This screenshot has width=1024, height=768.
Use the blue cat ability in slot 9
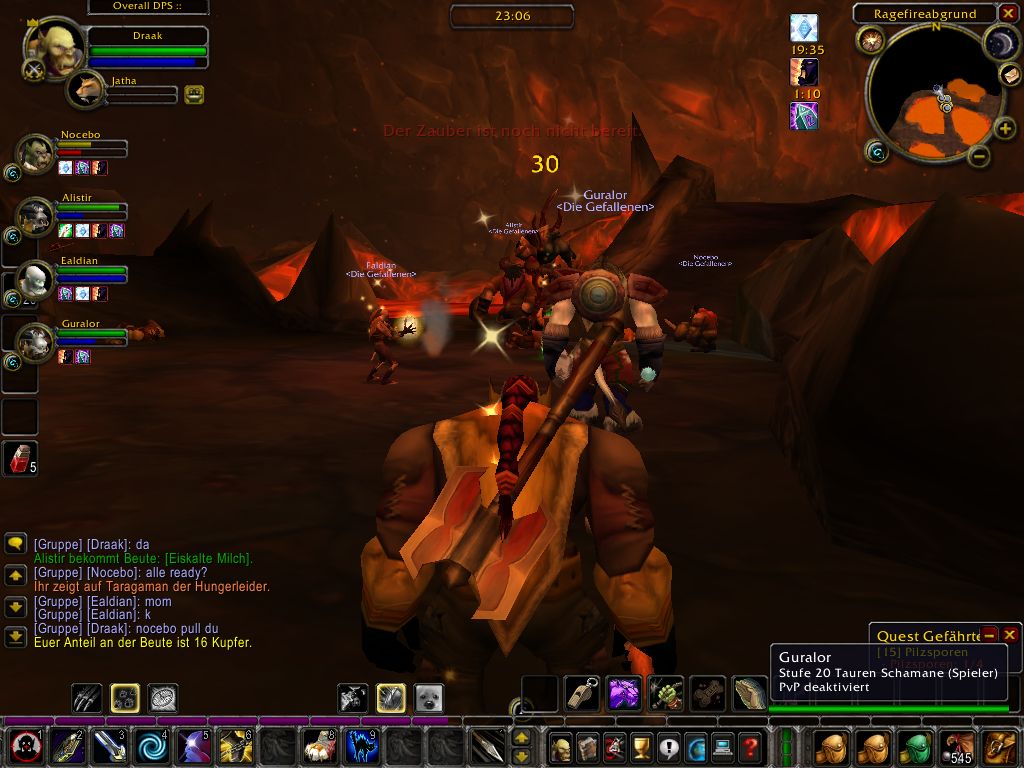click(362, 746)
